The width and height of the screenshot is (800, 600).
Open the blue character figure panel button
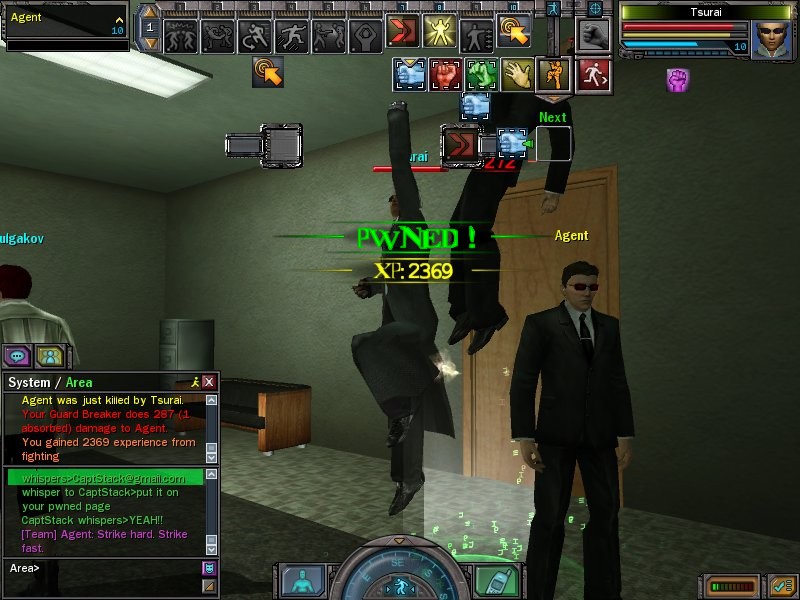pyautogui.click(x=298, y=580)
